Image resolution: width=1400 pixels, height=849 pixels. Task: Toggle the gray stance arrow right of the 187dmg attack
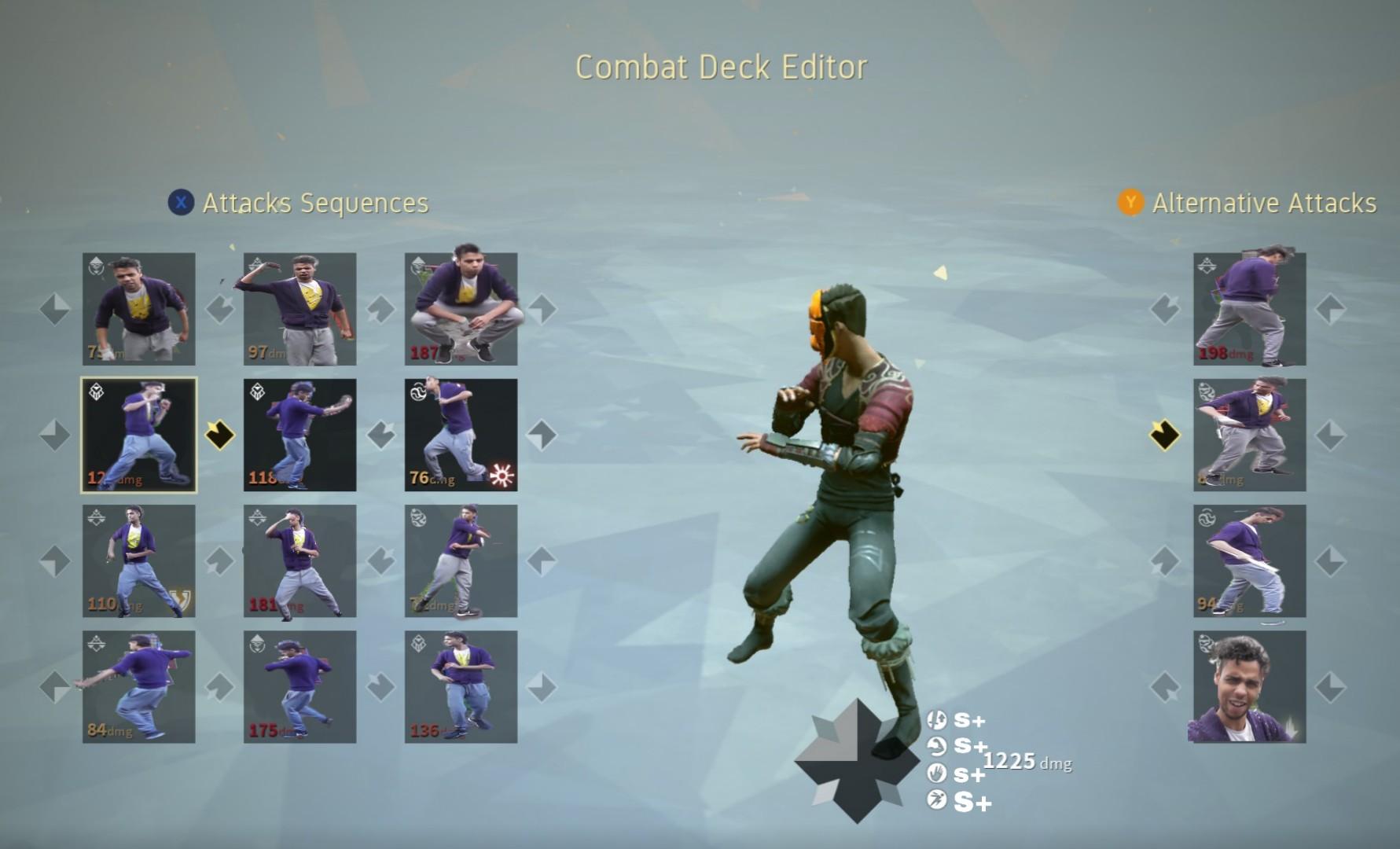pos(542,308)
